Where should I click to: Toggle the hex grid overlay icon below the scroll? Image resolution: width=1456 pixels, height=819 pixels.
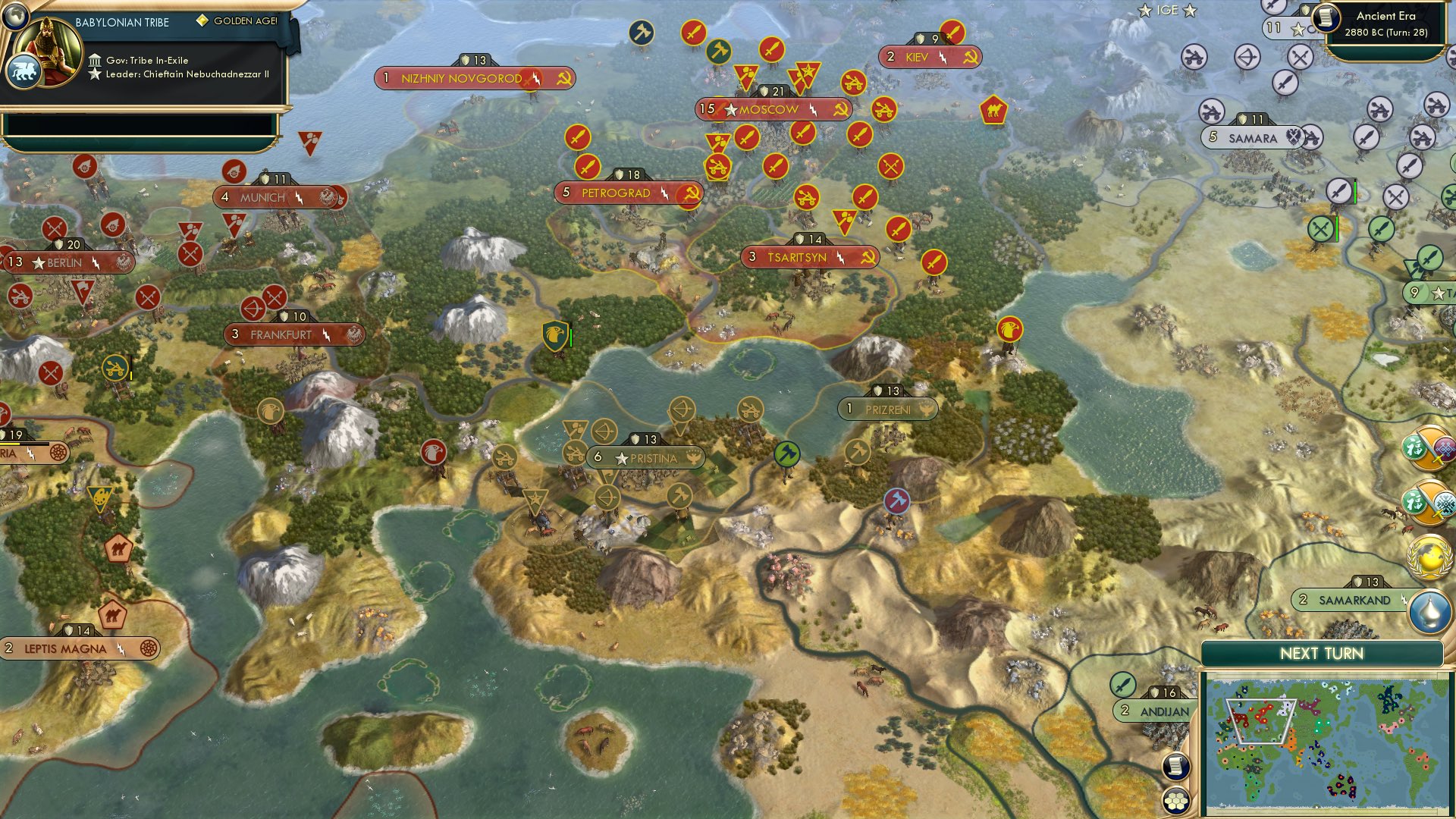pyautogui.click(x=1175, y=801)
